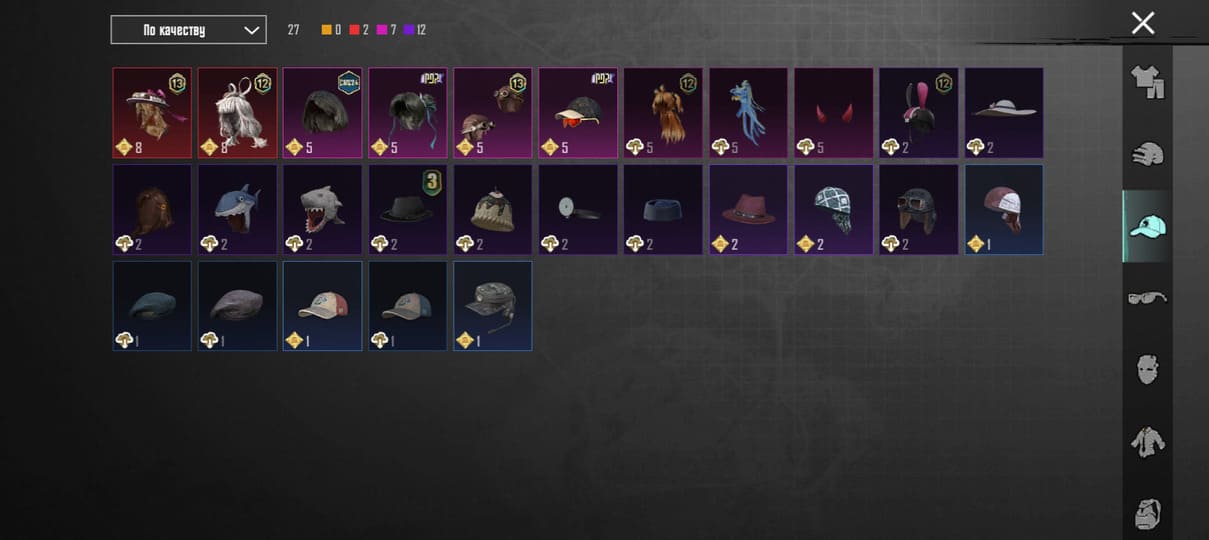Image resolution: width=1209 pixels, height=540 pixels.
Task: Select the red devil horns item
Action: [x=833, y=112]
